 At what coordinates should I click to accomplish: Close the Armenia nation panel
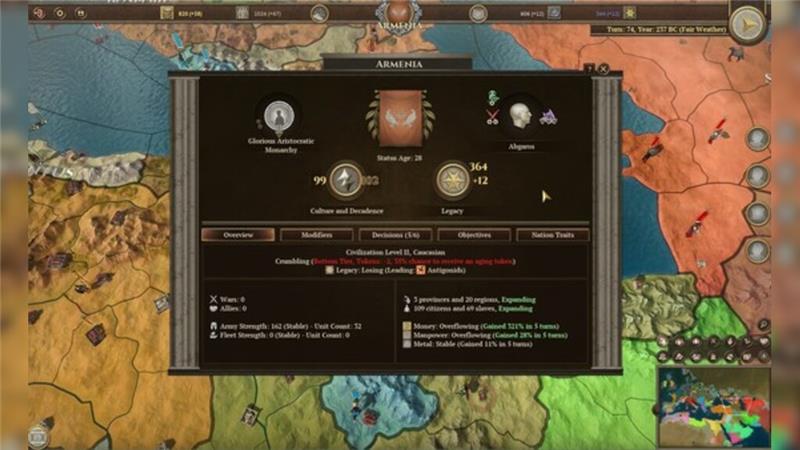coord(604,69)
